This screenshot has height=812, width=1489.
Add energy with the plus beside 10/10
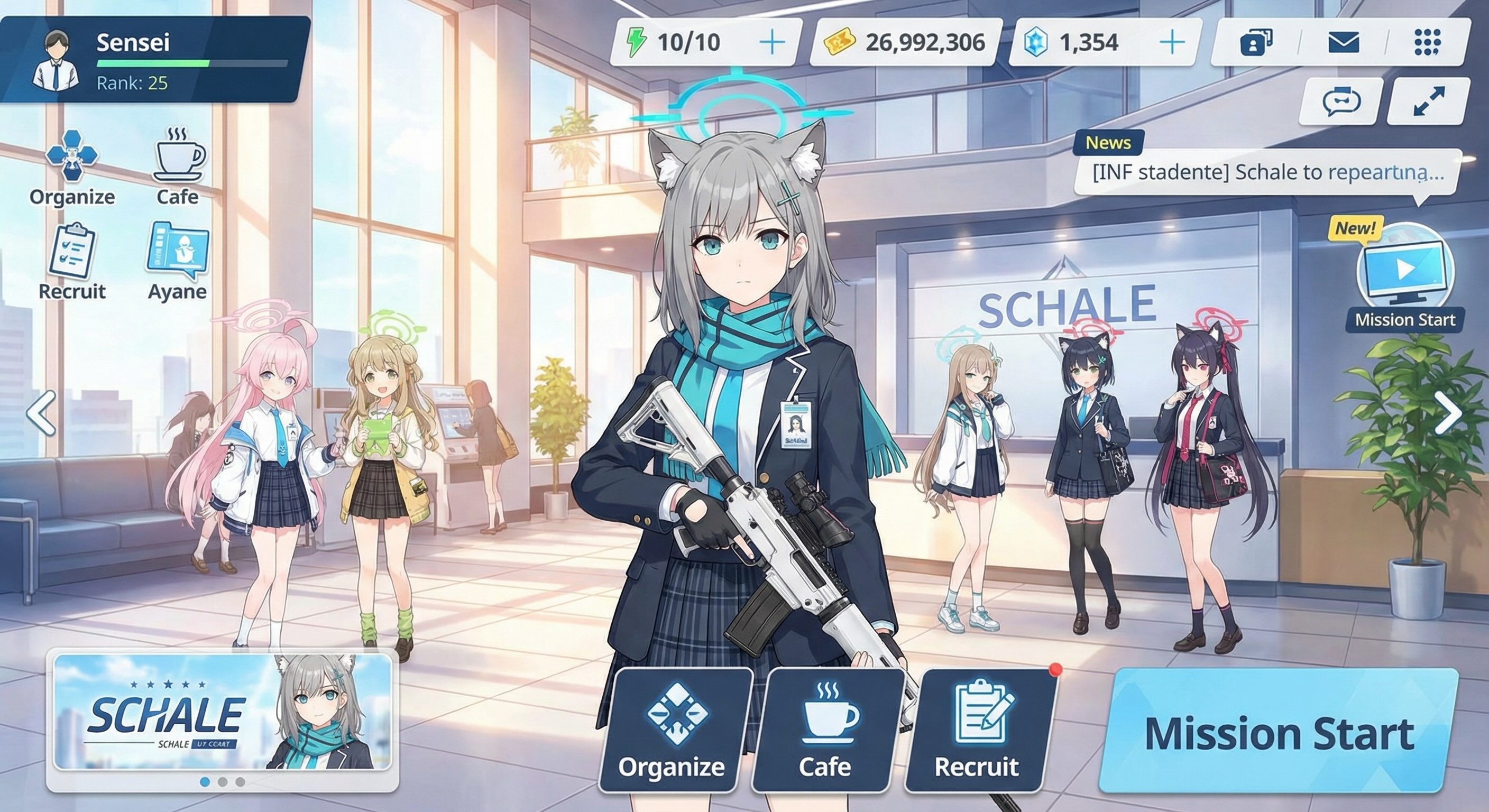coord(771,43)
